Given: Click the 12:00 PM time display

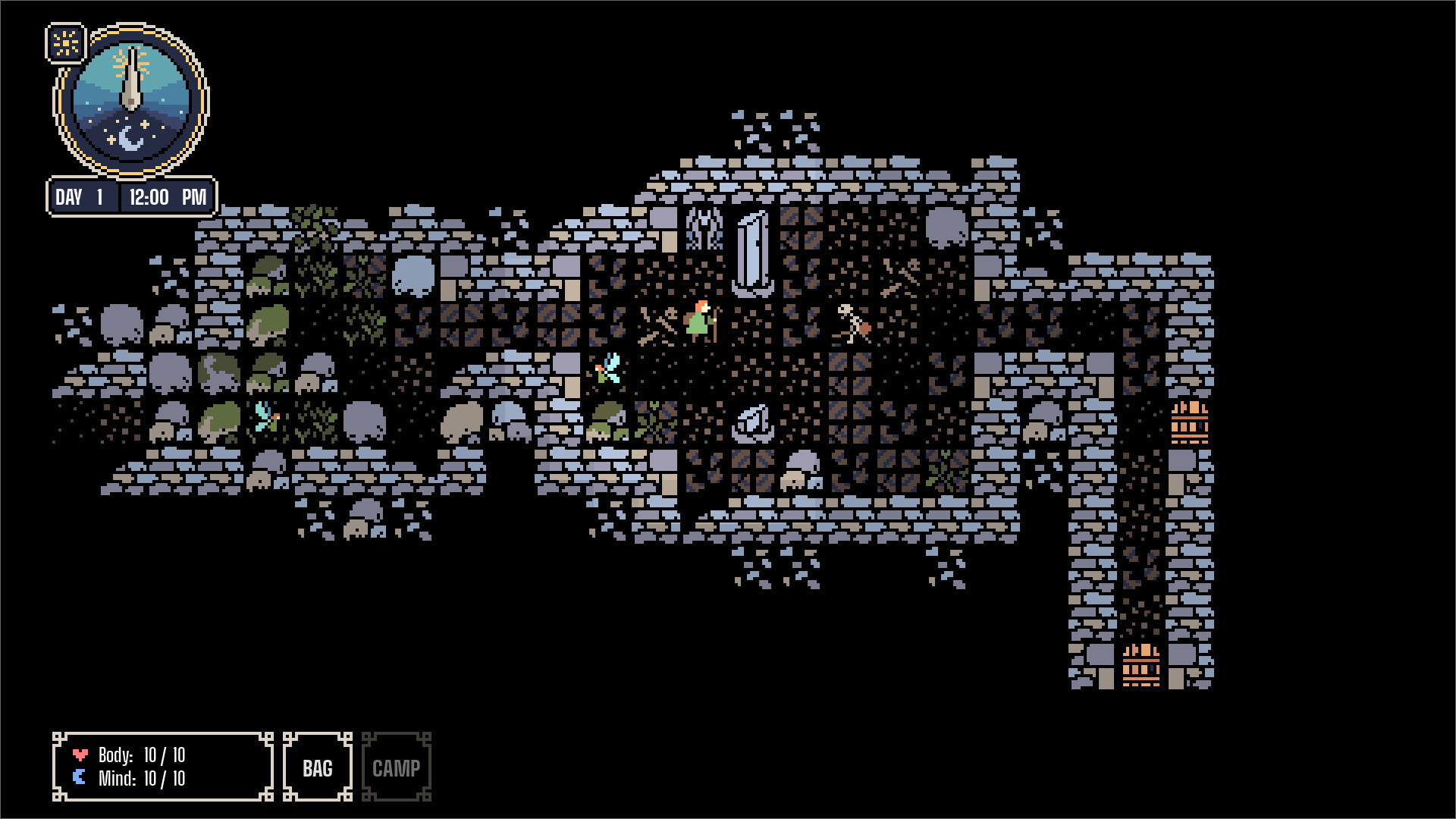Looking at the screenshot, I should click(168, 196).
